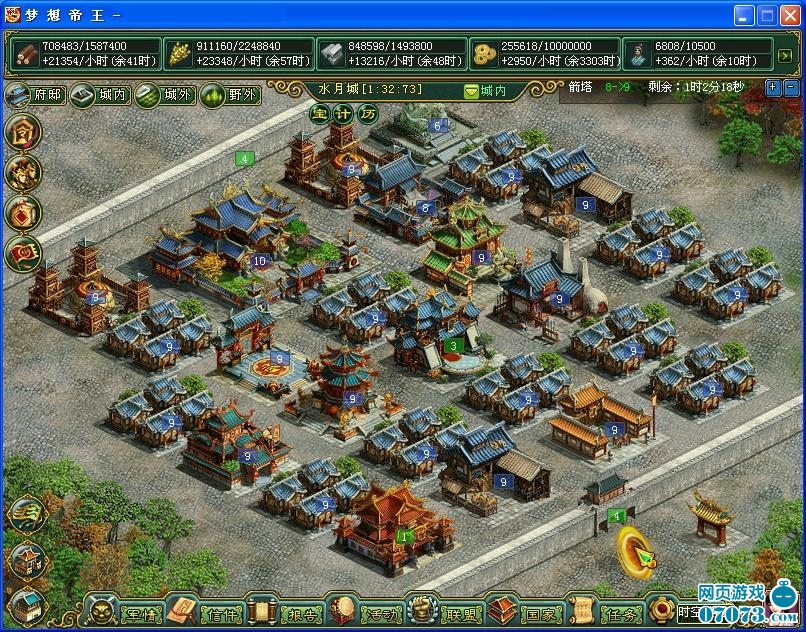Open the 城内 dropdown under the city name

point(486,91)
